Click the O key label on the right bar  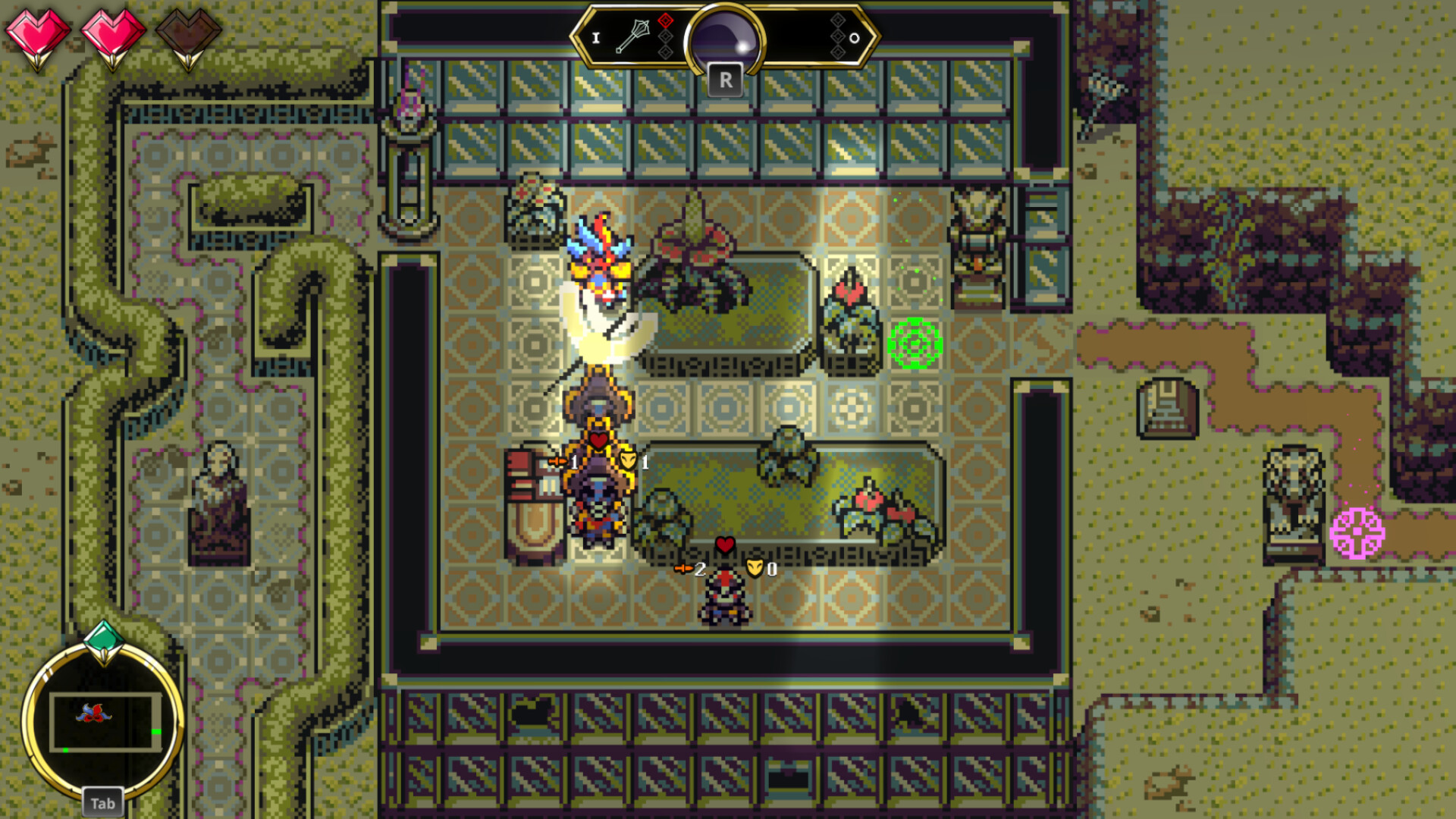point(855,38)
